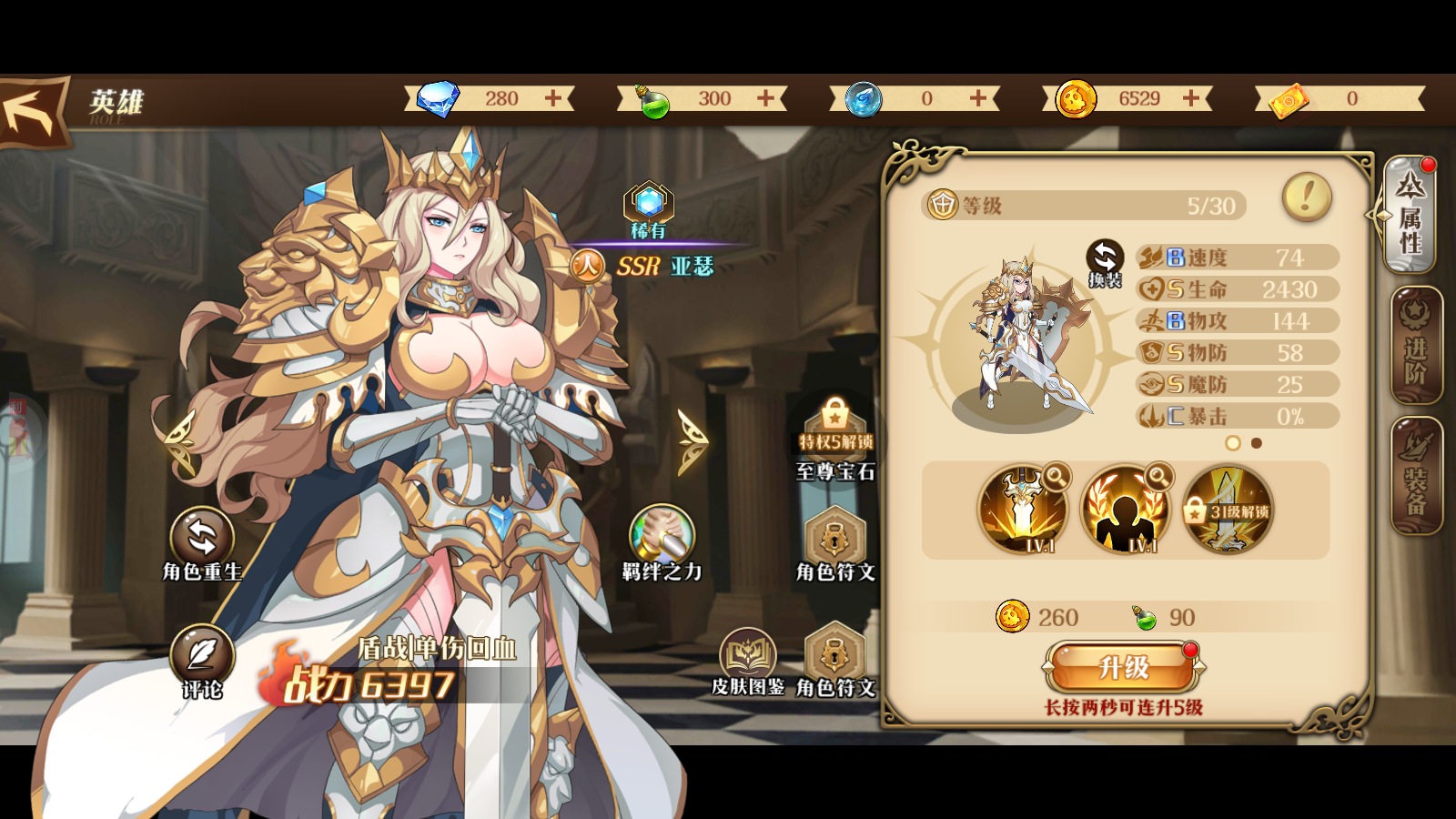The width and height of the screenshot is (1456, 819).
Task: Add more green potions
Action: click(766, 98)
